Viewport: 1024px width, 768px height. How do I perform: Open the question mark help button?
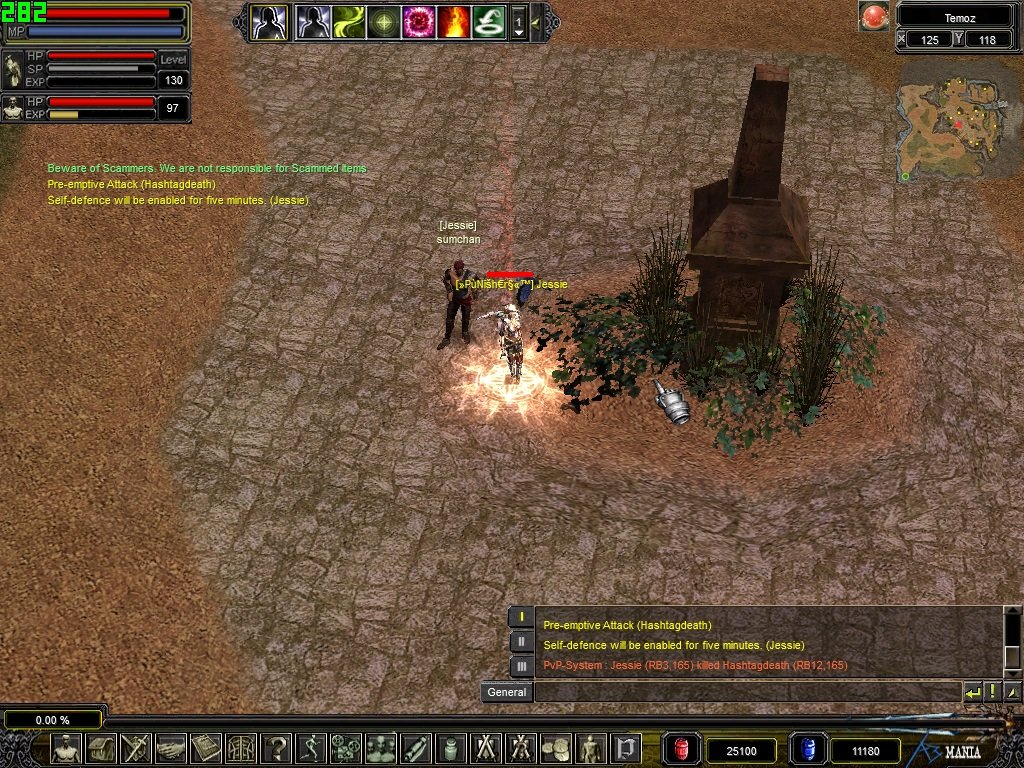(276, 748)
